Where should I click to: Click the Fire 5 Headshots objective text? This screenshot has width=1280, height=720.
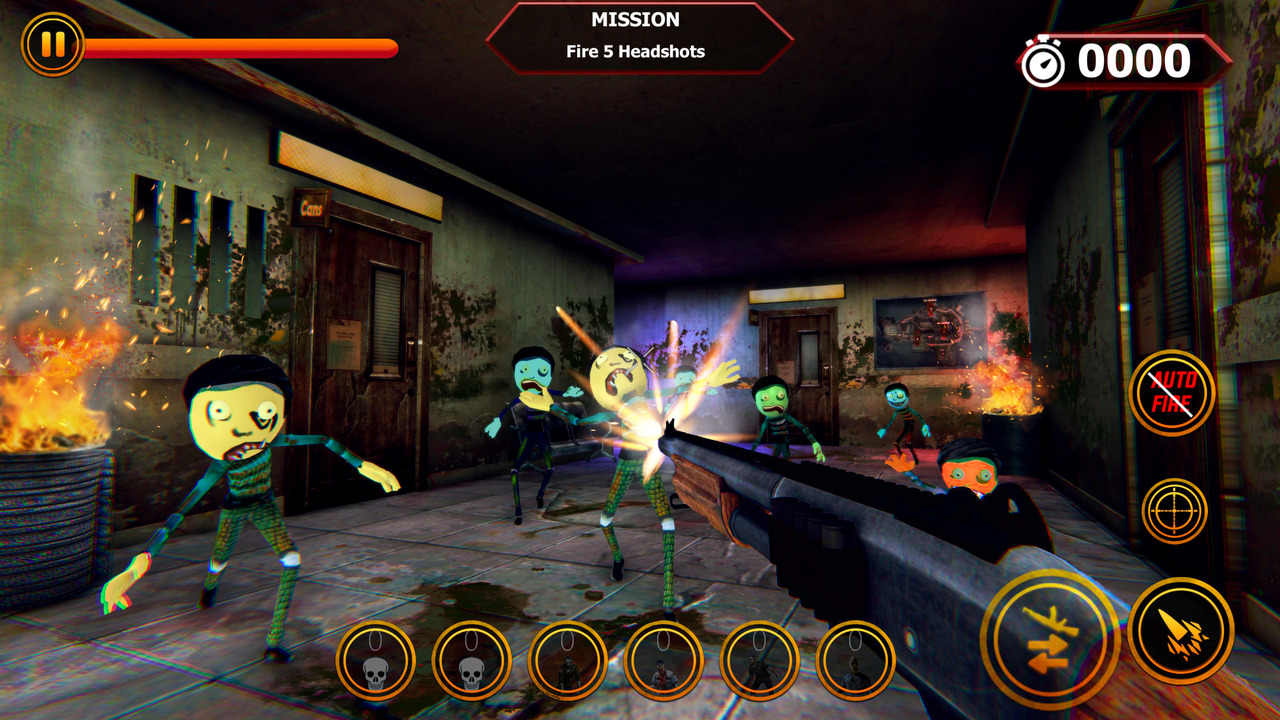(637, 53)
